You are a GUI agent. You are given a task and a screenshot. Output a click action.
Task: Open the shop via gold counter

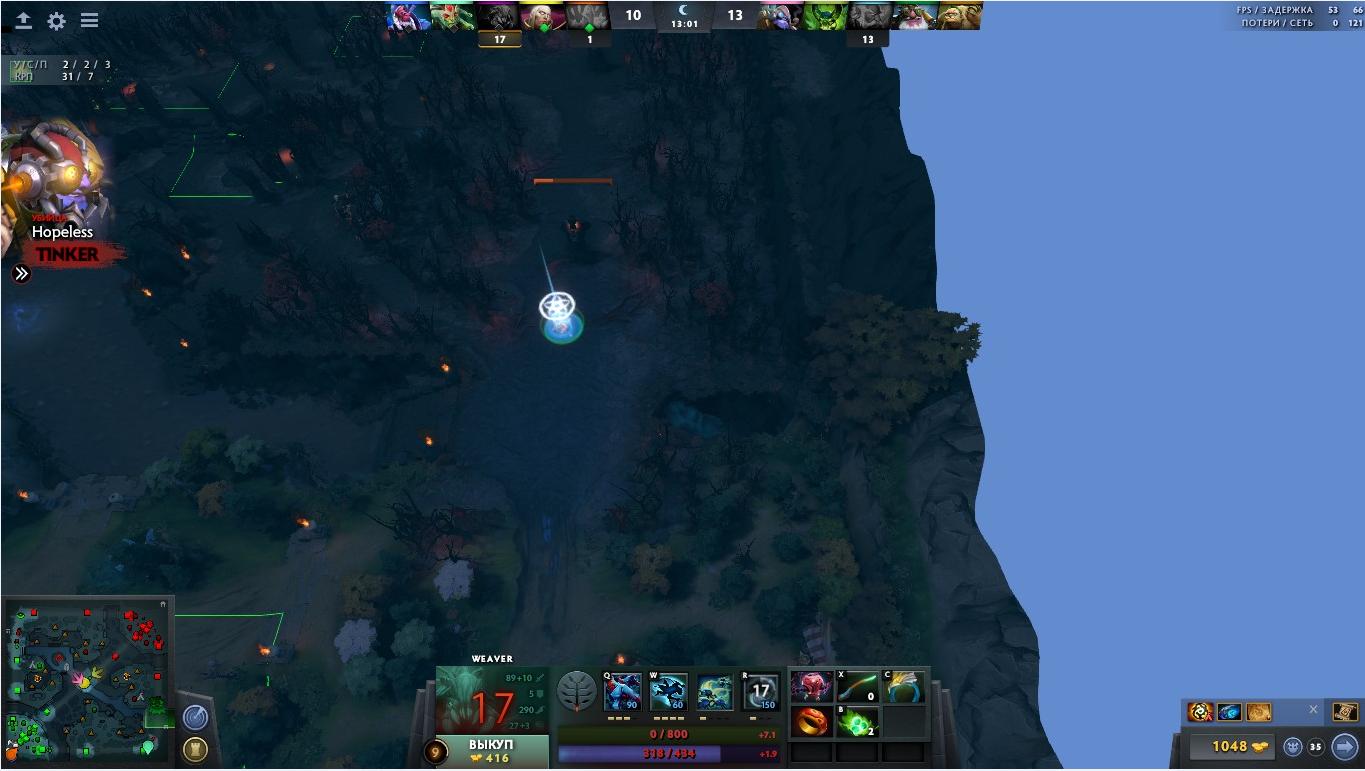1231,746
